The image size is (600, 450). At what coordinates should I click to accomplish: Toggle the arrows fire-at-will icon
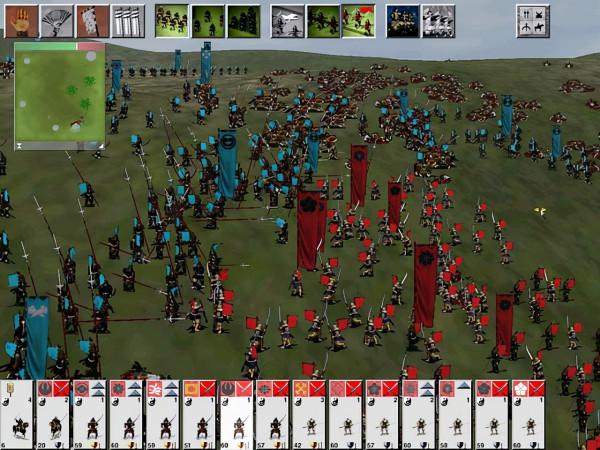[x=128, y=20]
